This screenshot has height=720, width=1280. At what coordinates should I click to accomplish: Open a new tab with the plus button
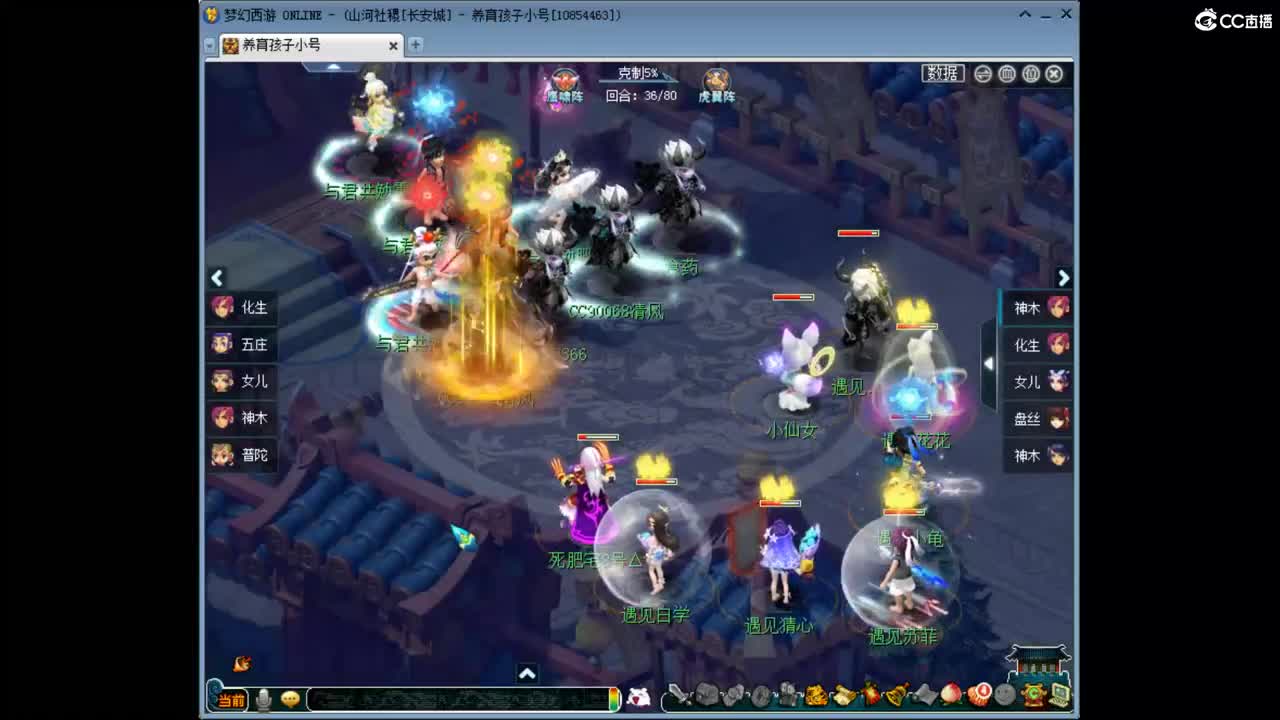click(x=414, y=45)
